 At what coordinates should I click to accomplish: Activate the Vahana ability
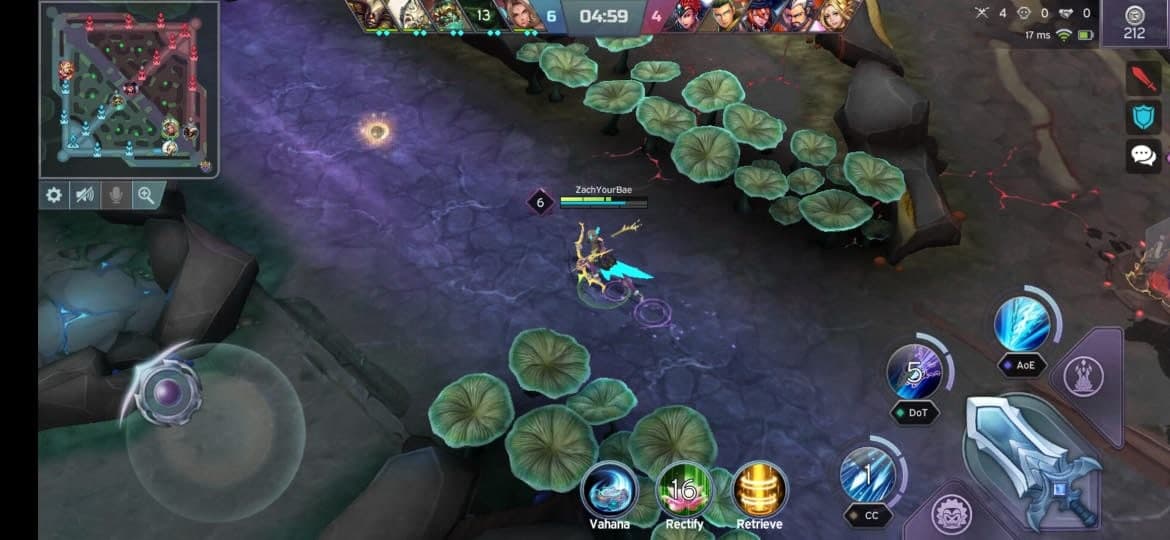[609, 490]
